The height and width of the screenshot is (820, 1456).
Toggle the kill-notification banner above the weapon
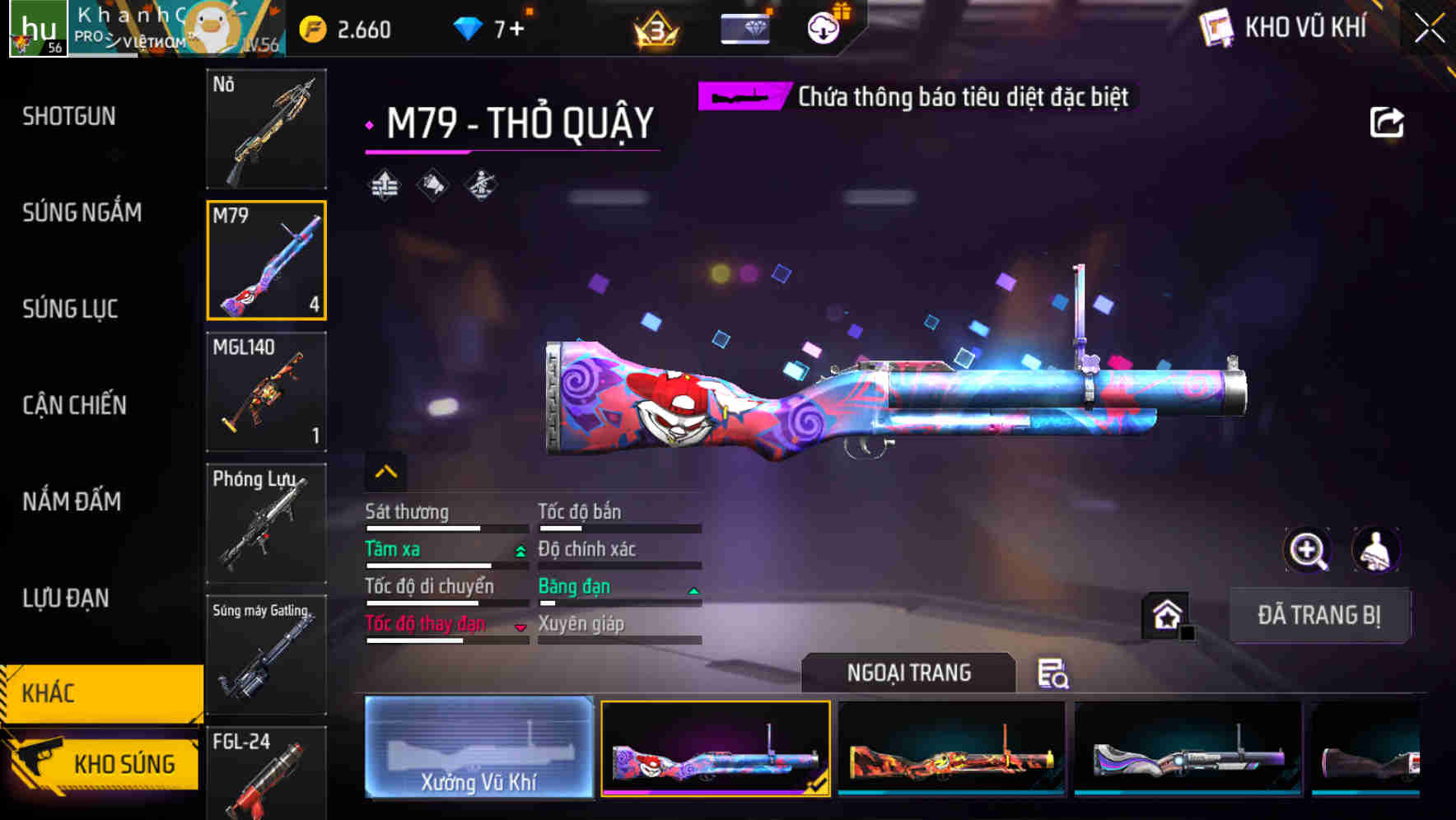[914, 96]
